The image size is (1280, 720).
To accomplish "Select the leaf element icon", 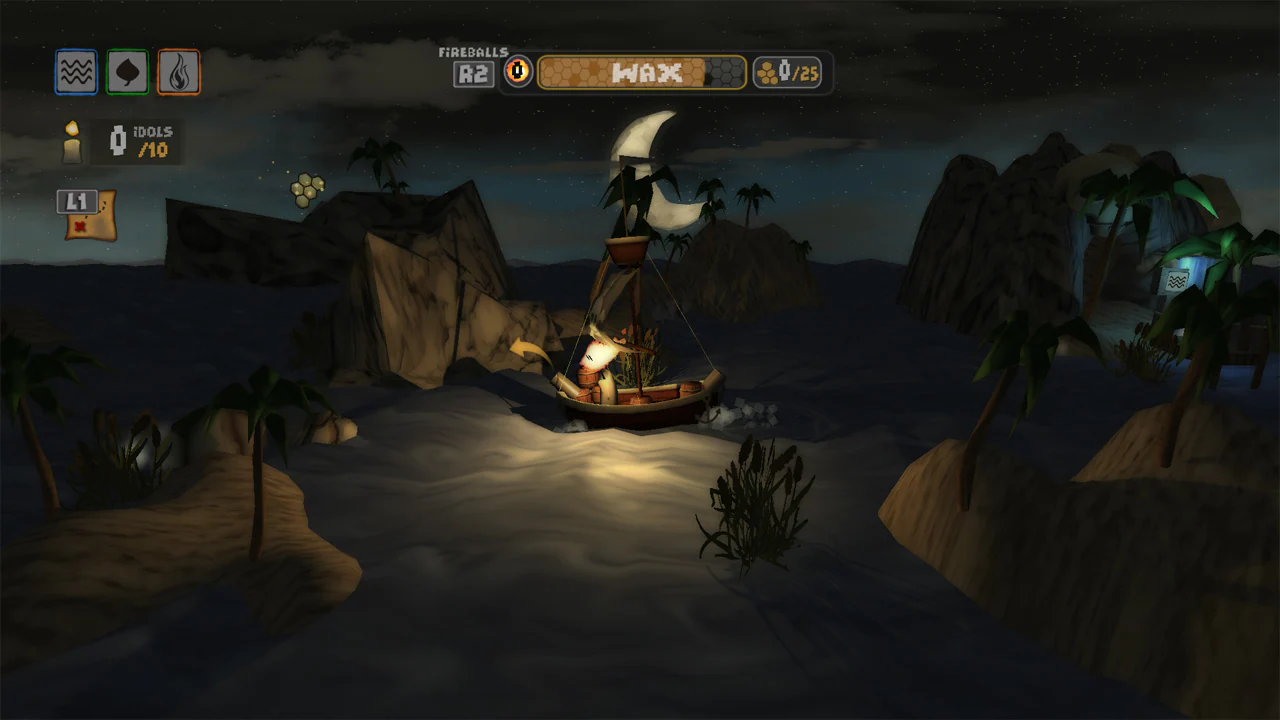I will (127, 71).
